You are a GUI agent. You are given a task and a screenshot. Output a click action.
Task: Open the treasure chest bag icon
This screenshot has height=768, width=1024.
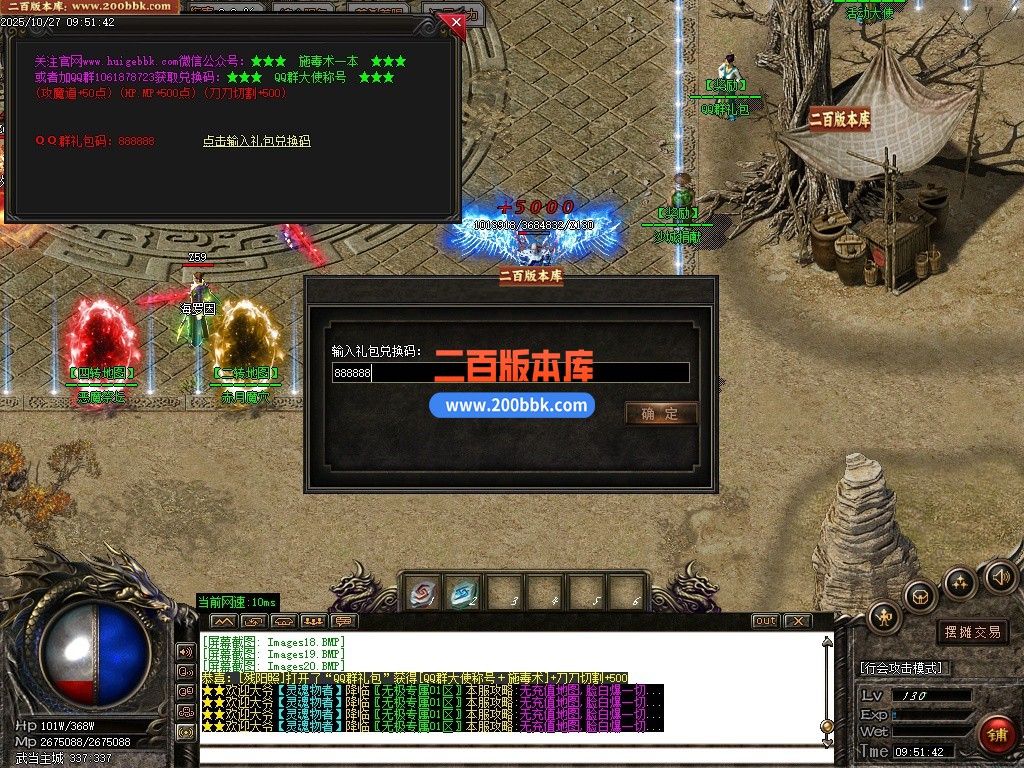(x=920, y=596)
